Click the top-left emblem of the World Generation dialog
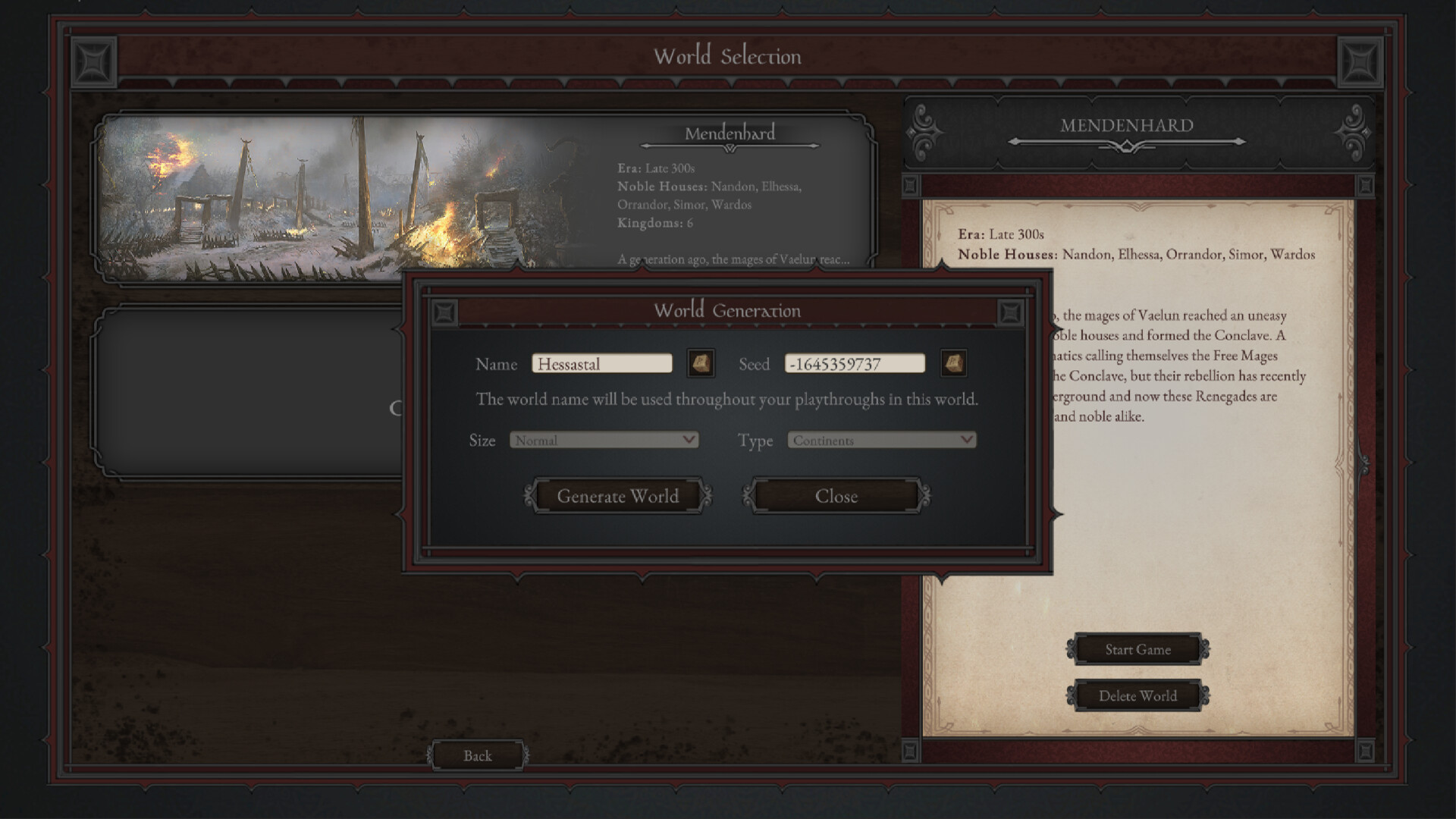 click(444, 311)
